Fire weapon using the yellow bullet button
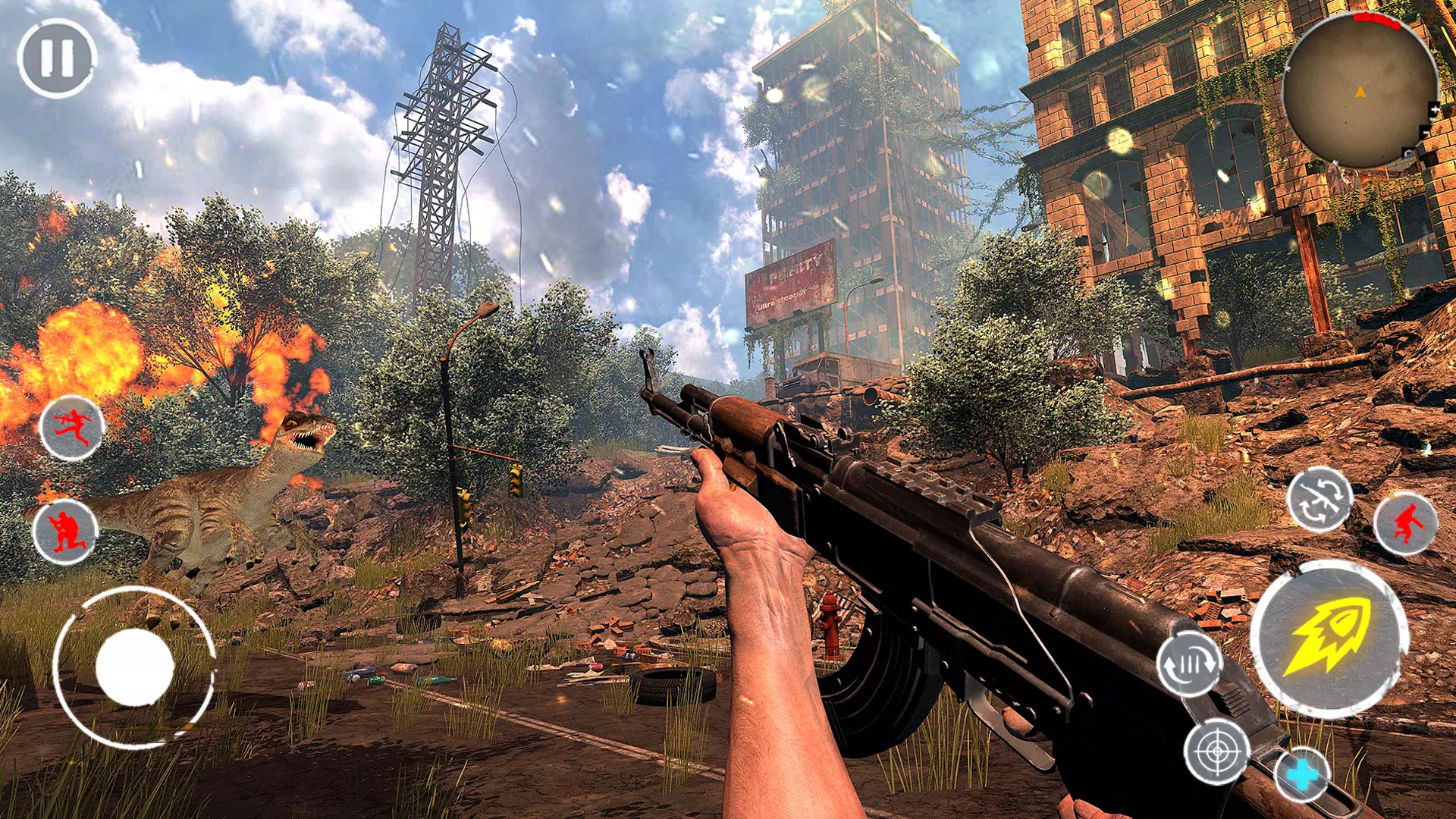The image size is (1456, 819). 1329,639
